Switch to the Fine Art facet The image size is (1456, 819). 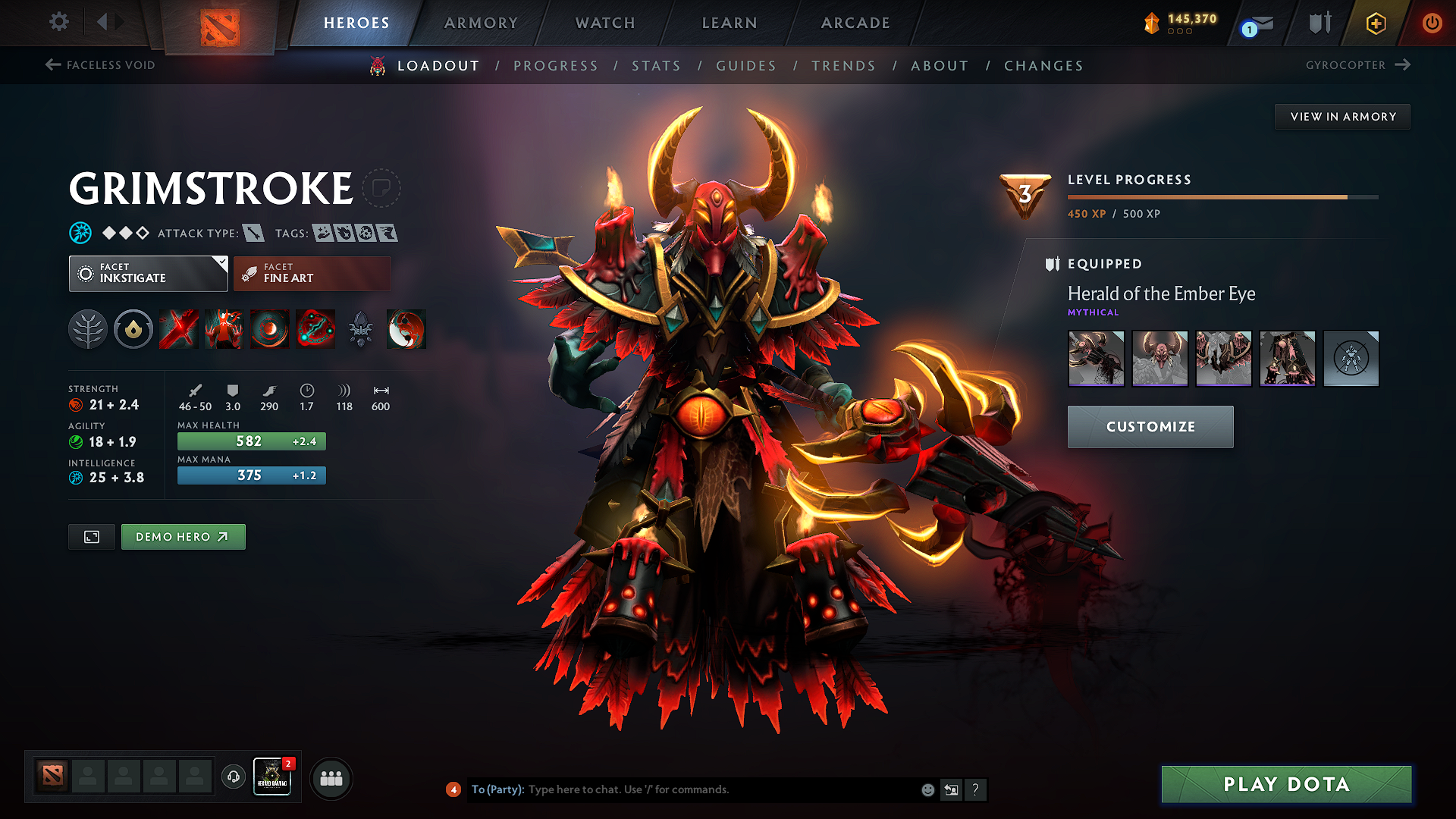pos(312,273)
